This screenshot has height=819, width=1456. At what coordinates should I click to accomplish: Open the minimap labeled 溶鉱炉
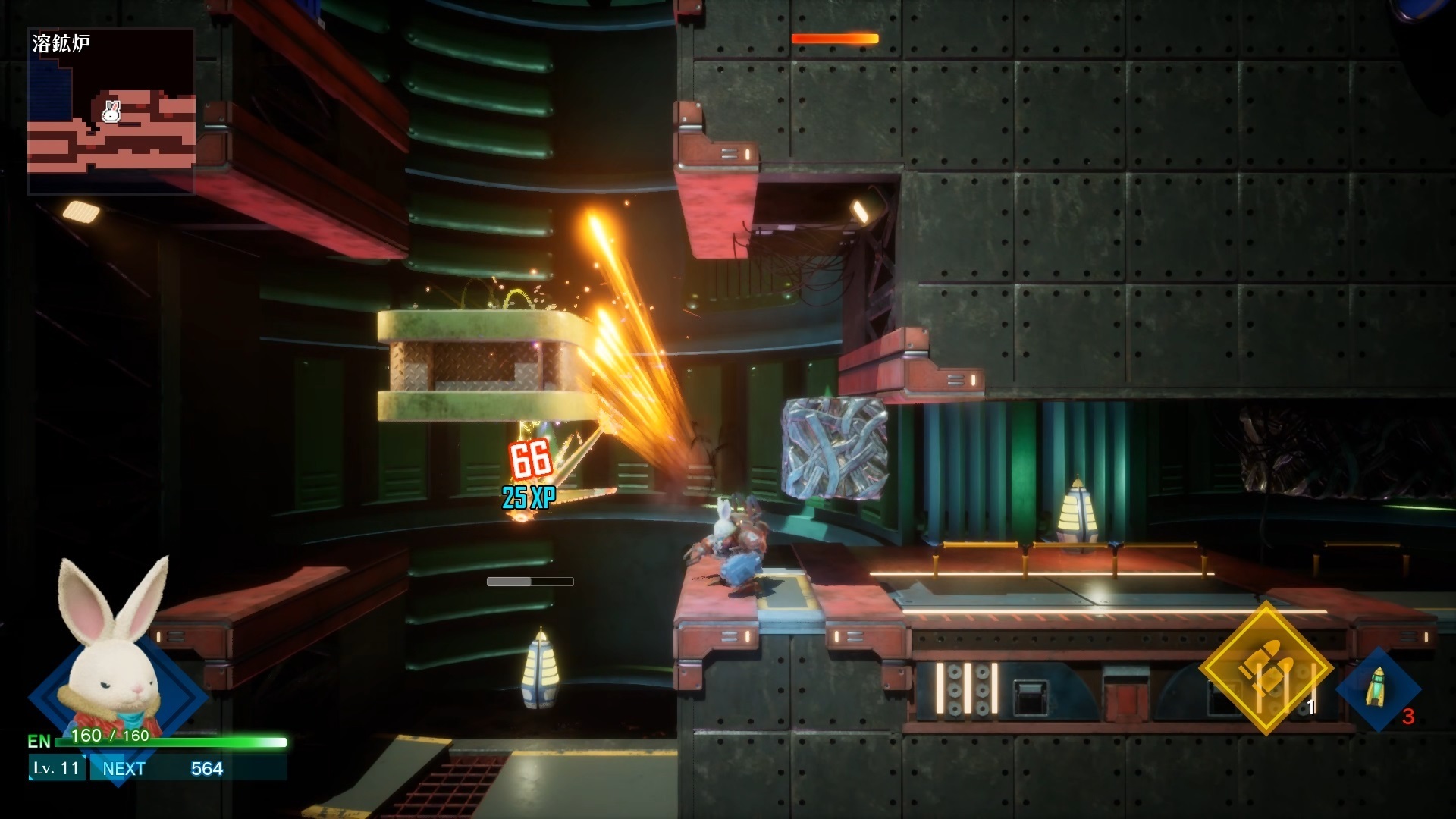click(x=111, y=111)
